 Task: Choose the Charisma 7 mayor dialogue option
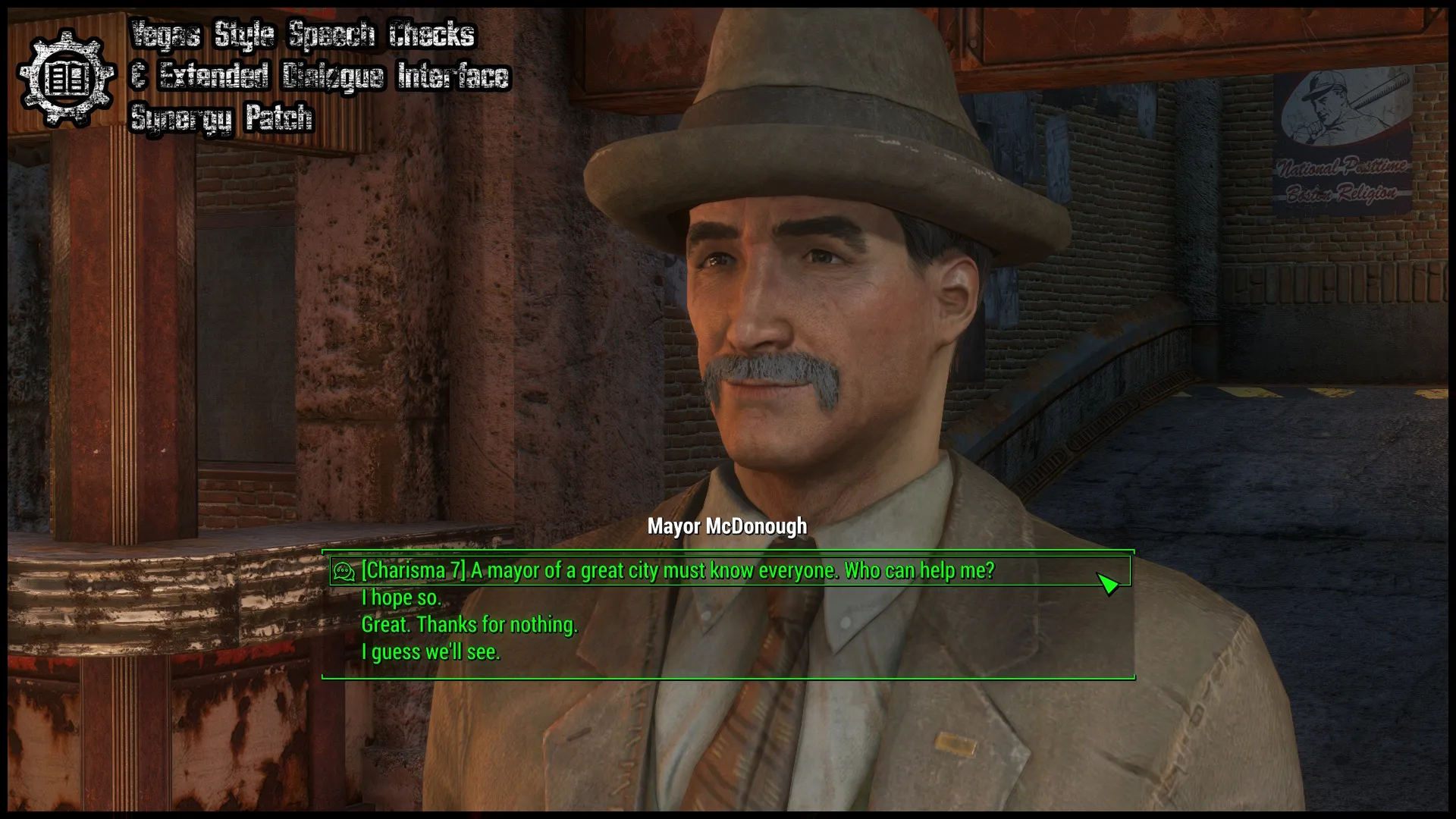(677, 570)
